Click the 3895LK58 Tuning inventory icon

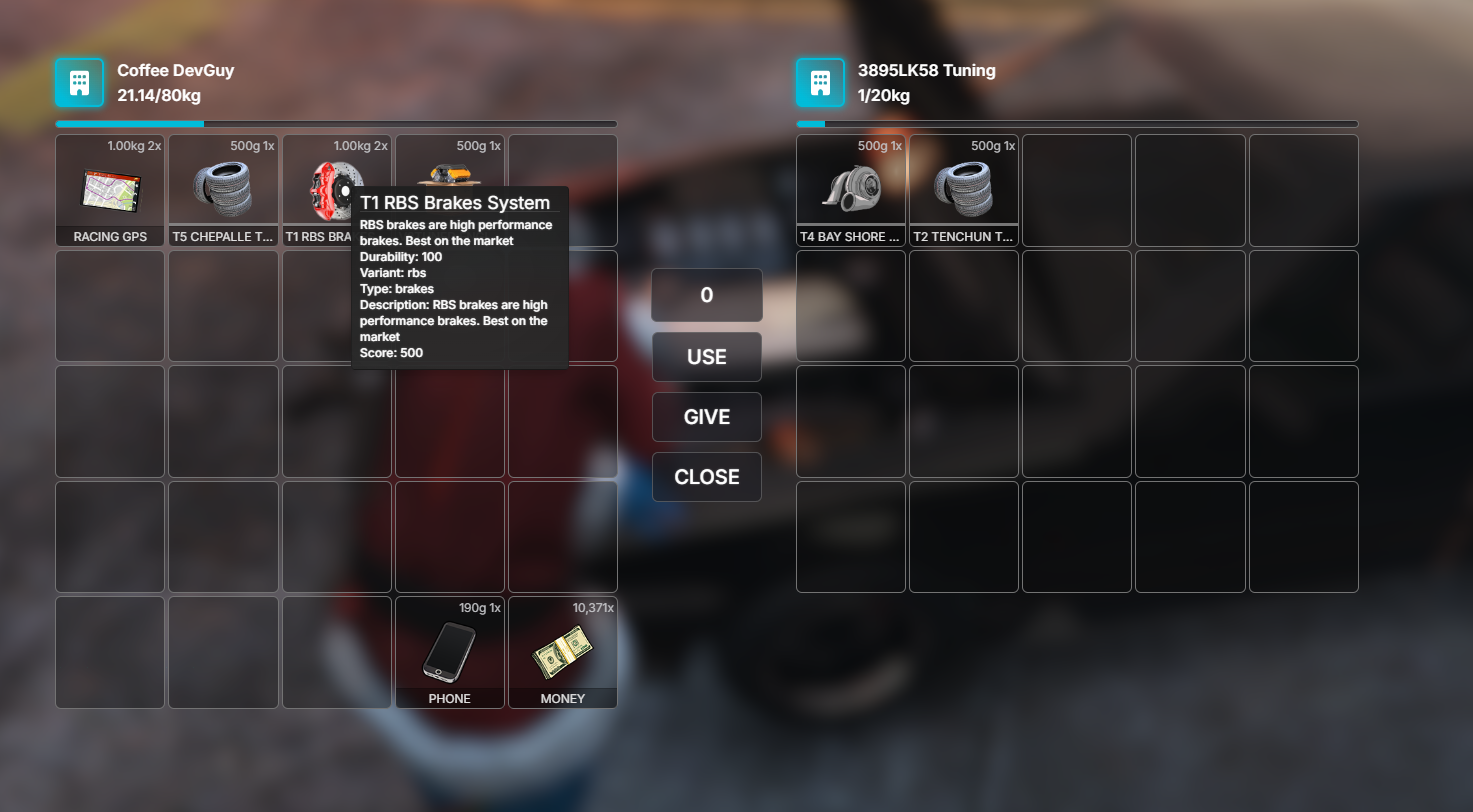pos(821,82)
